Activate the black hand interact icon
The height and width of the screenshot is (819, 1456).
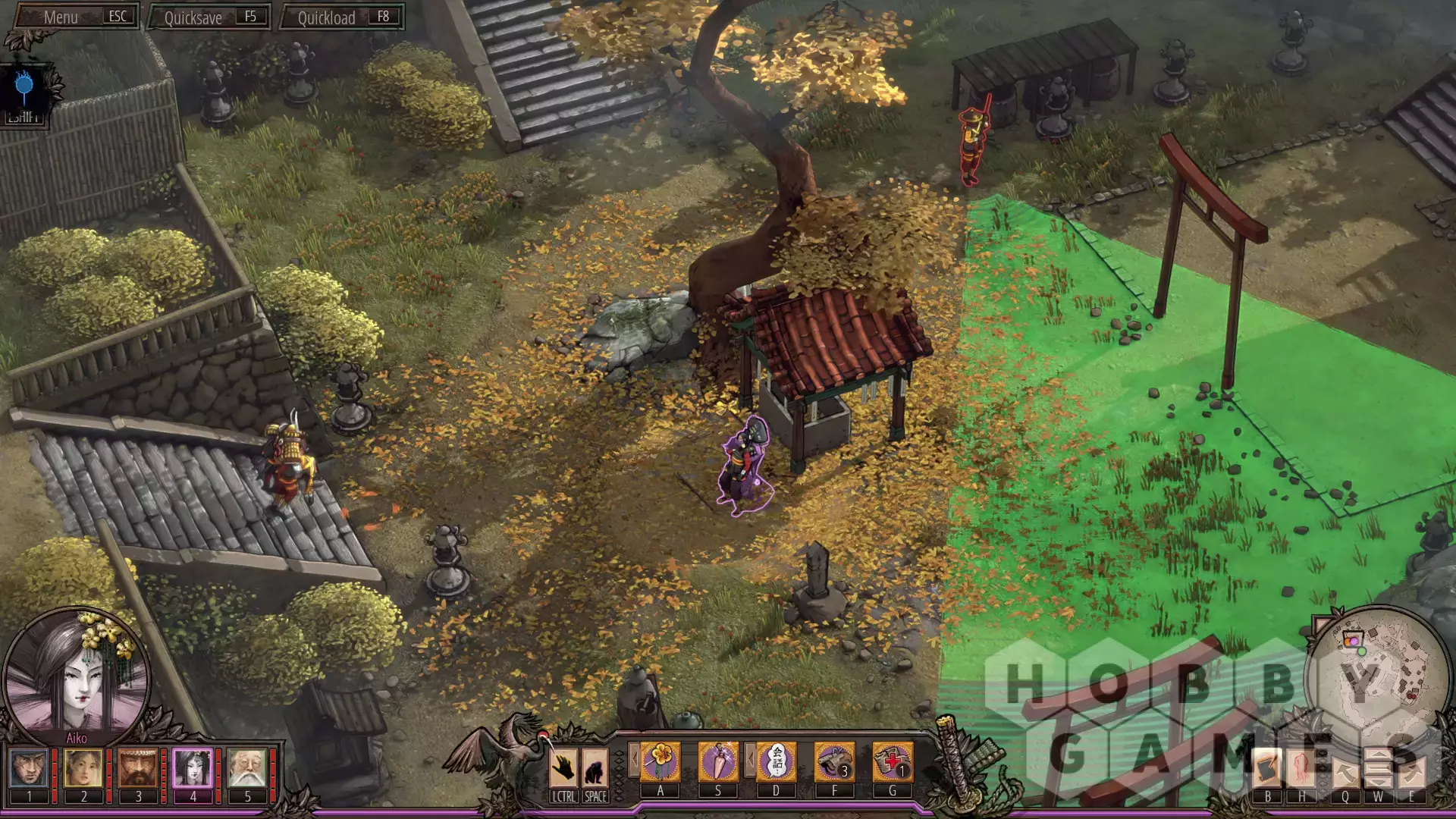[563, 767]
